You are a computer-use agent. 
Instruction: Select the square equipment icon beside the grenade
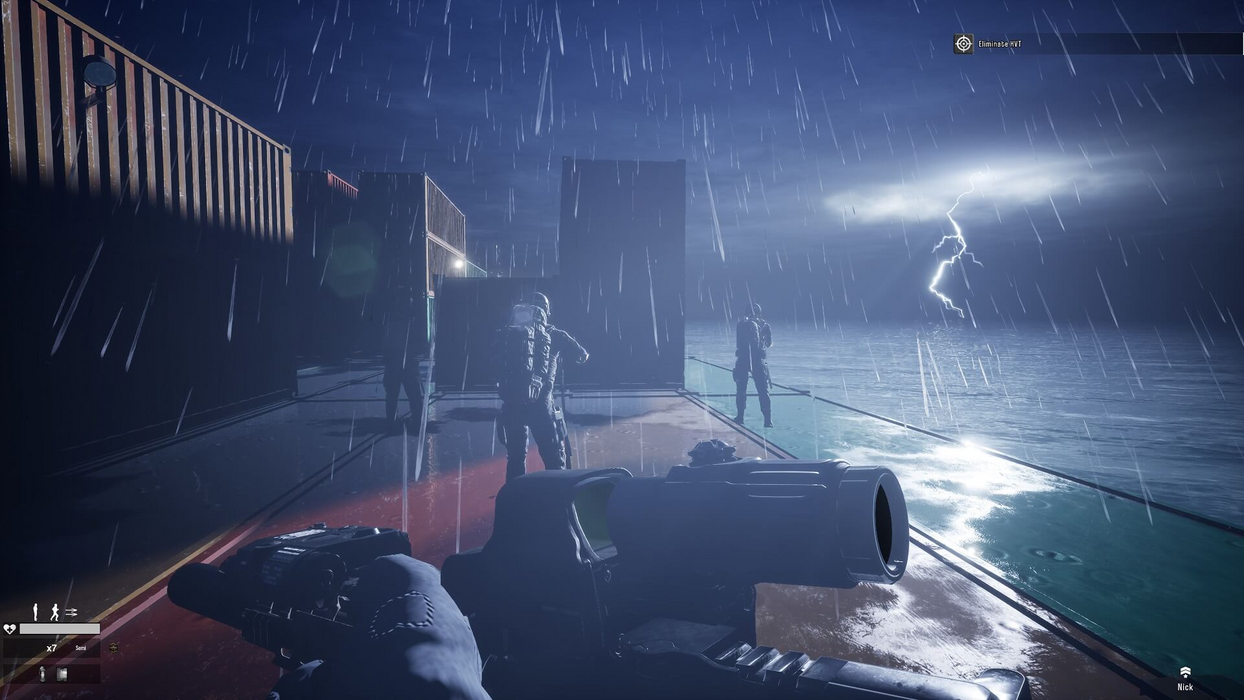61,674
